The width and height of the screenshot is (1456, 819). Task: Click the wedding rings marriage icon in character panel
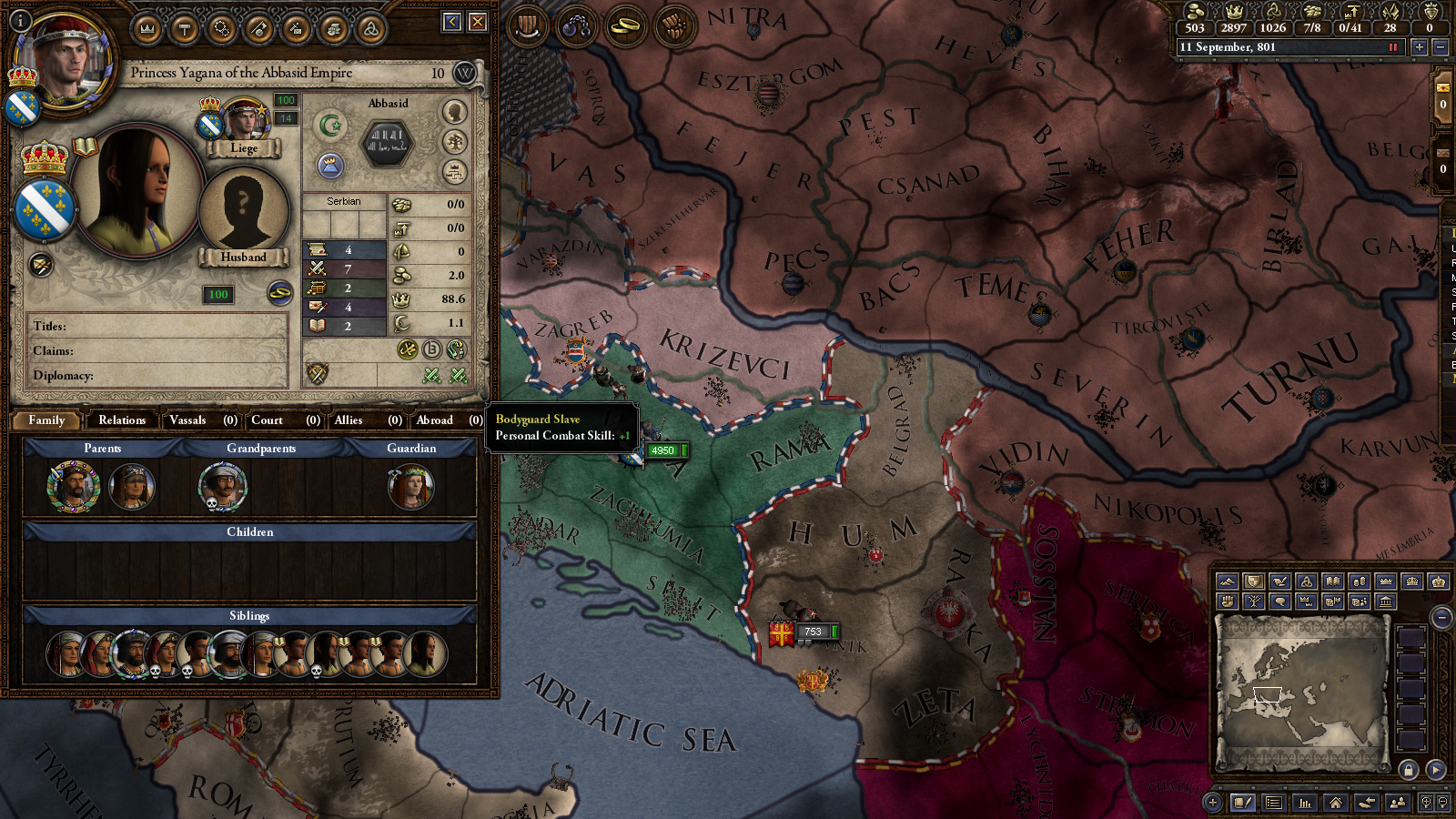click(x=279, y=293)
